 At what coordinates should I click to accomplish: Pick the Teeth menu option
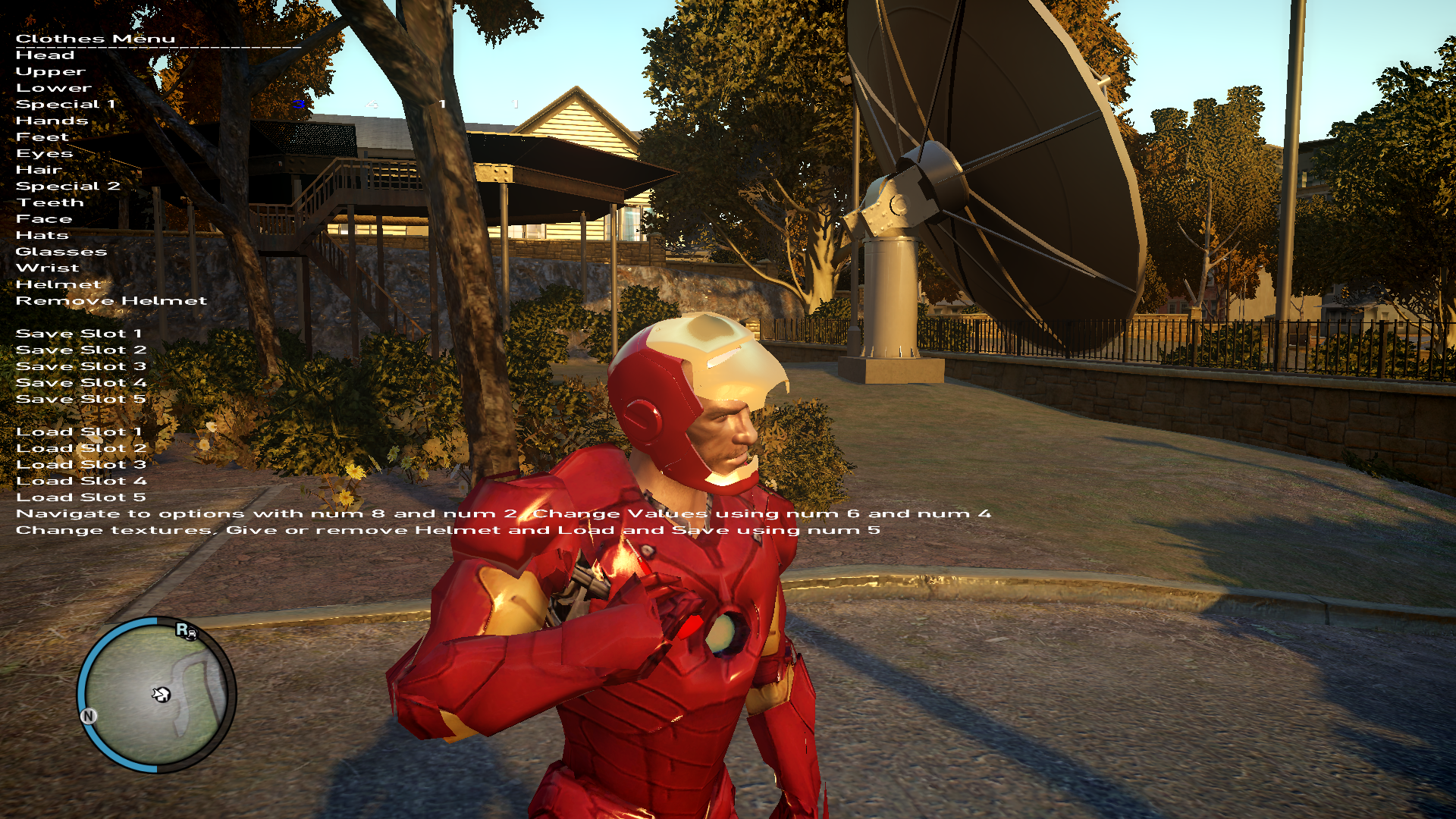[x=50, y=202]
